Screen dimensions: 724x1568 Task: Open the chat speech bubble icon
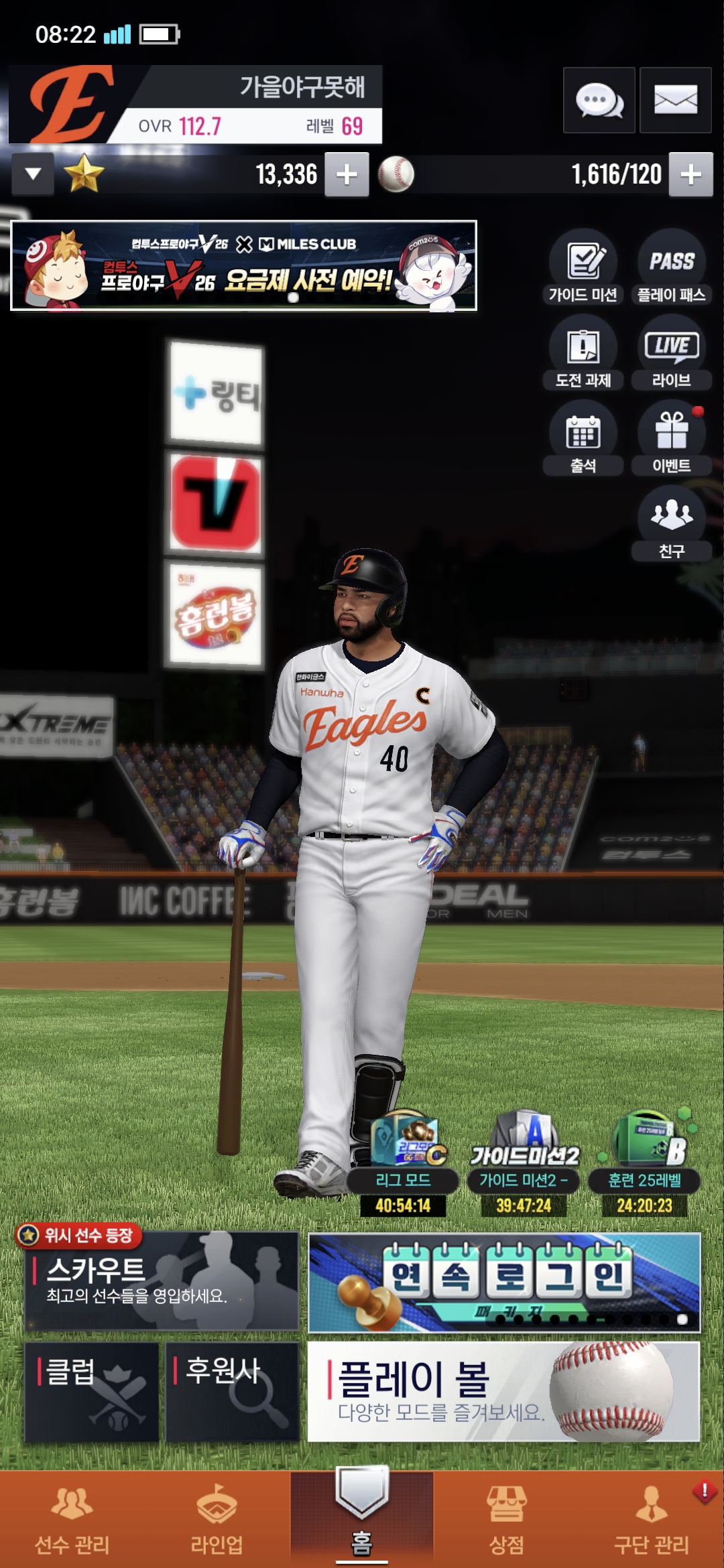[x=599, y=100]
